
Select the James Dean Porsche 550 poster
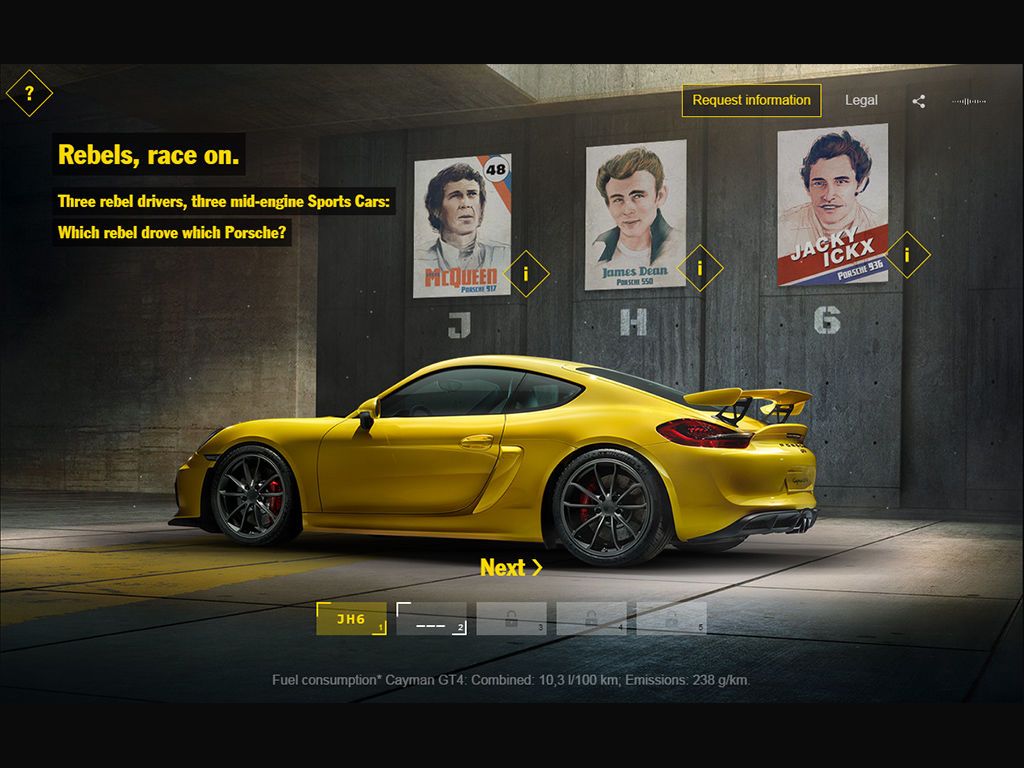click(635, 214)
